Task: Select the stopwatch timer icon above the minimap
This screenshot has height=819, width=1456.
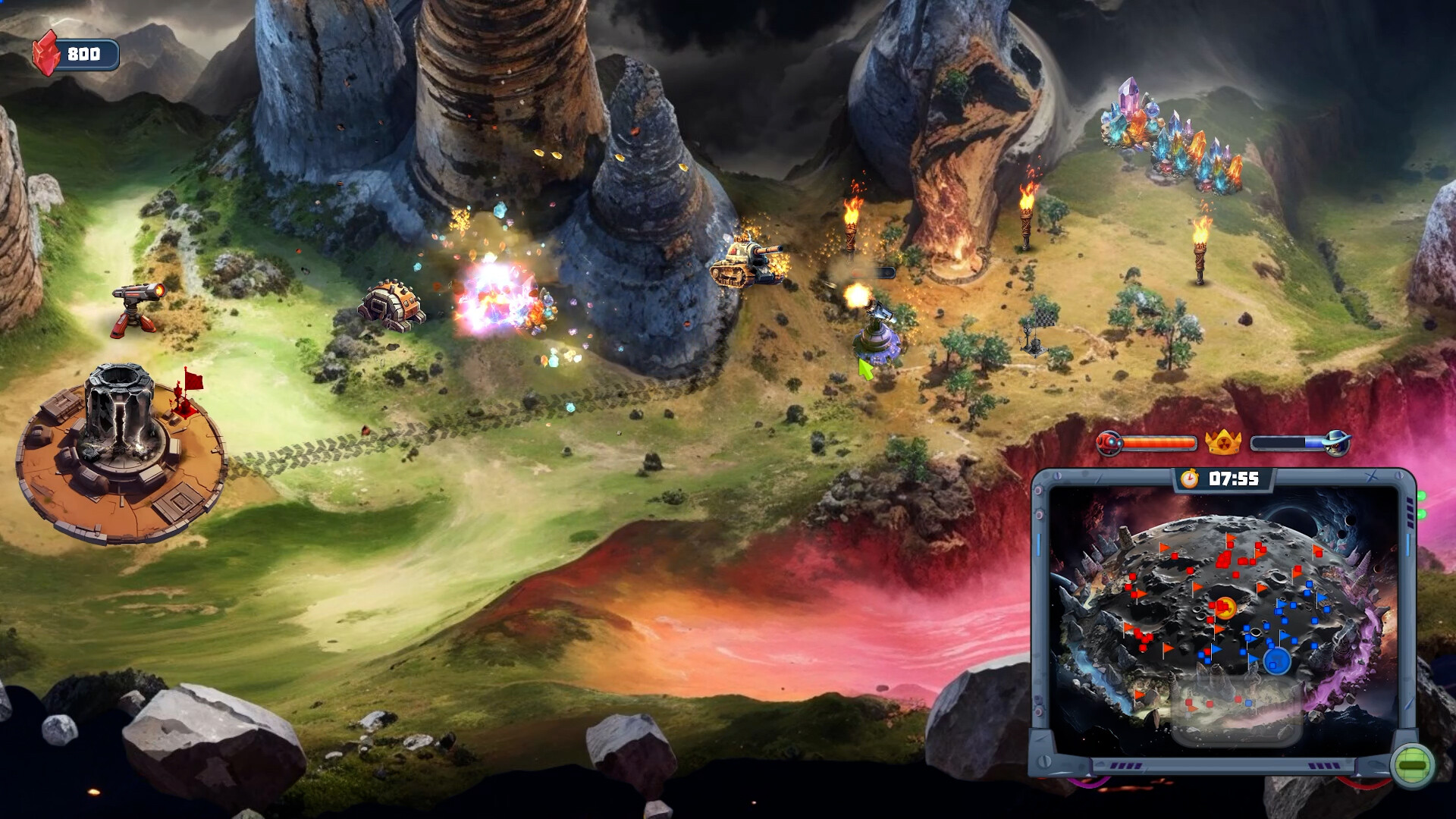Action: tap(1188, 479)
